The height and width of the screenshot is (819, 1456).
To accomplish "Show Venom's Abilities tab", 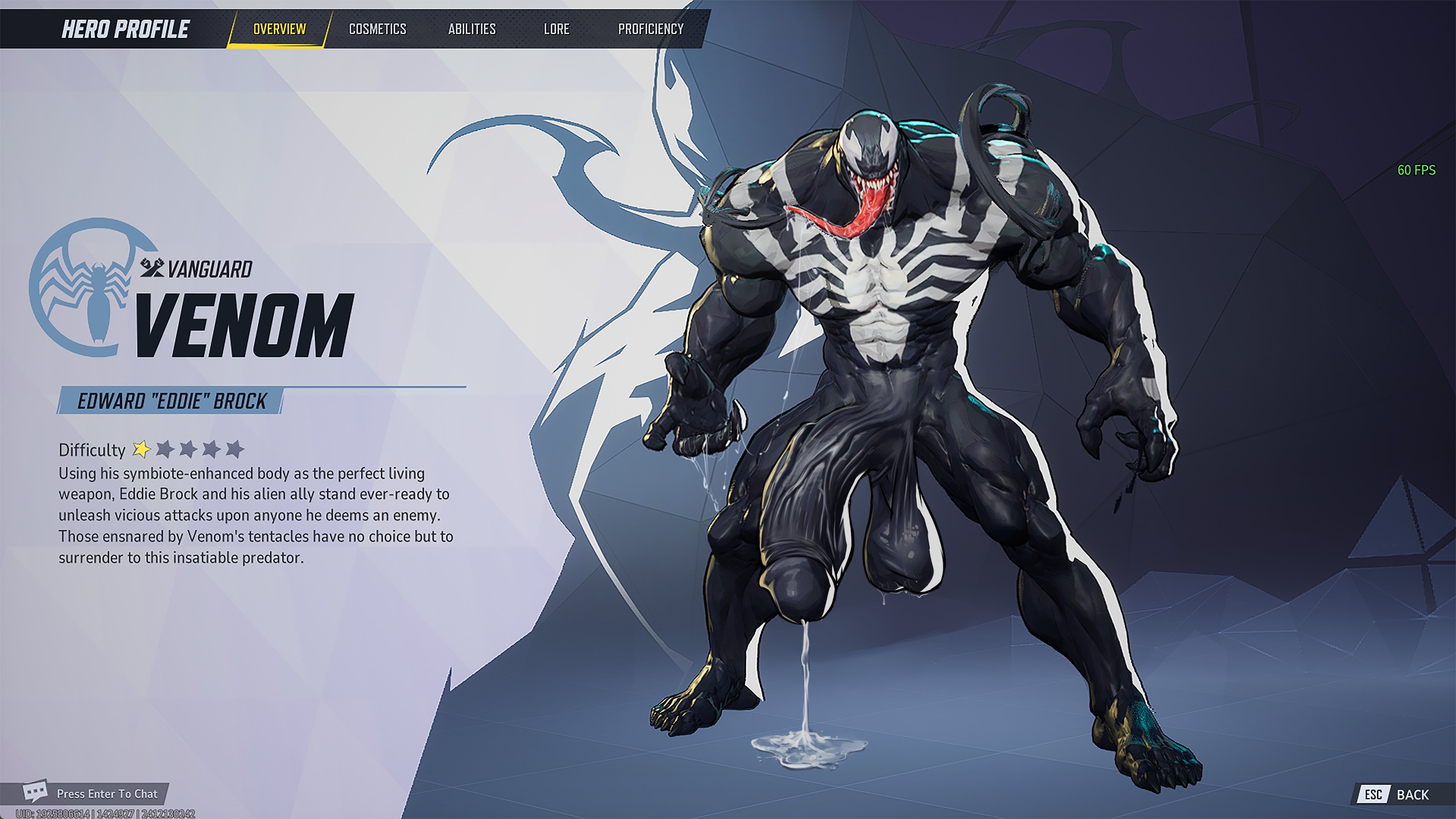I will [472, 29].
